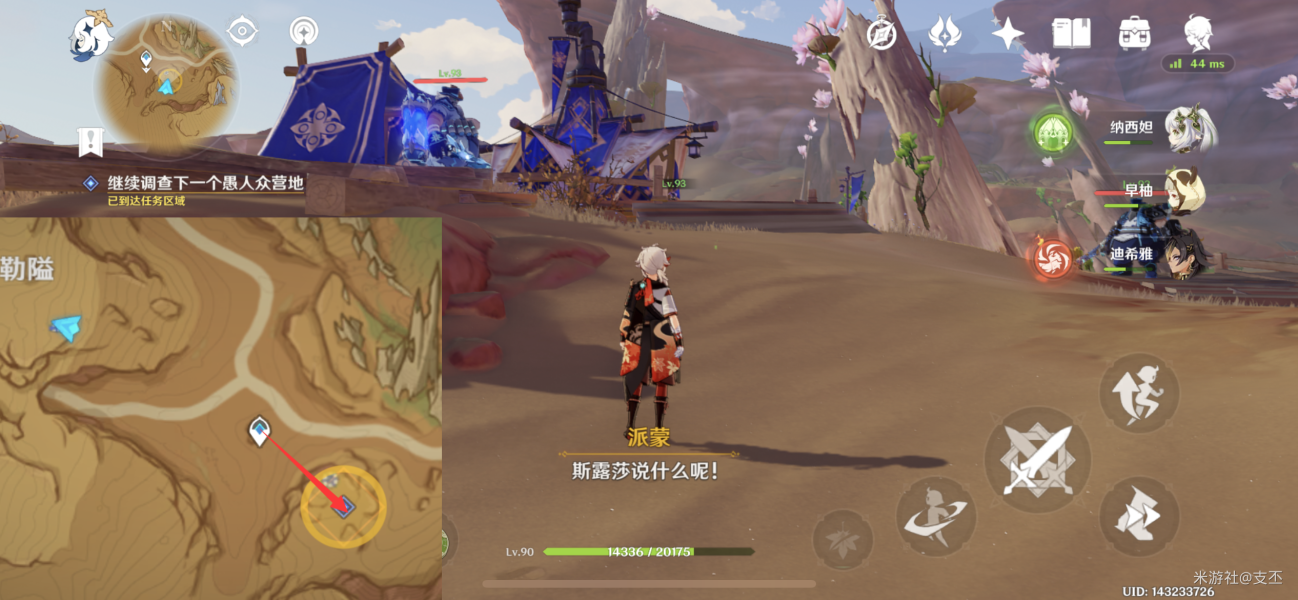Trigger the green burst icon next to 纳西妲

pyautogui.click(x=1052, y=130)
